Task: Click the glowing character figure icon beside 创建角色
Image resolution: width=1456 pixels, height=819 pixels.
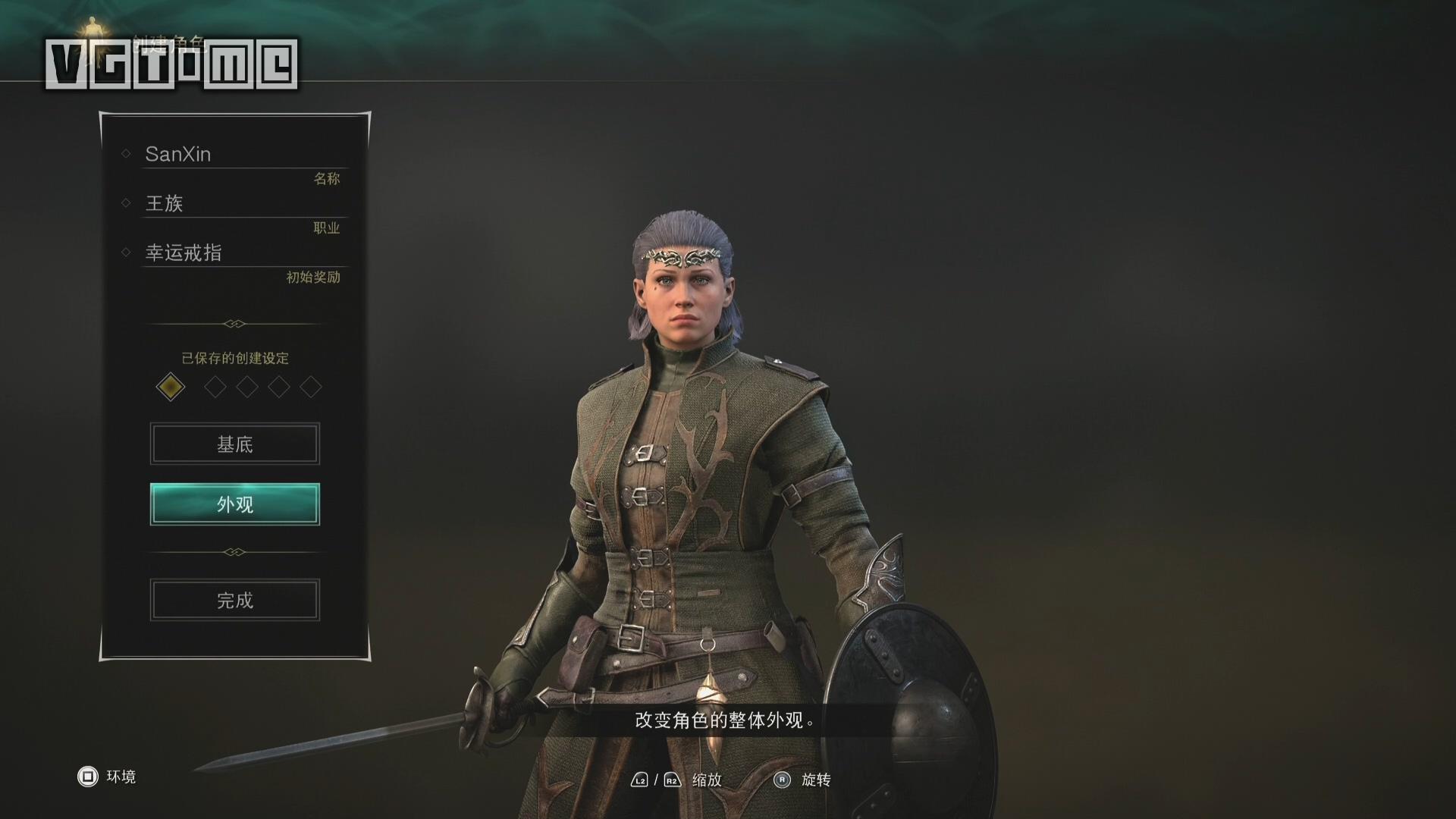Action: click(93, 24)
